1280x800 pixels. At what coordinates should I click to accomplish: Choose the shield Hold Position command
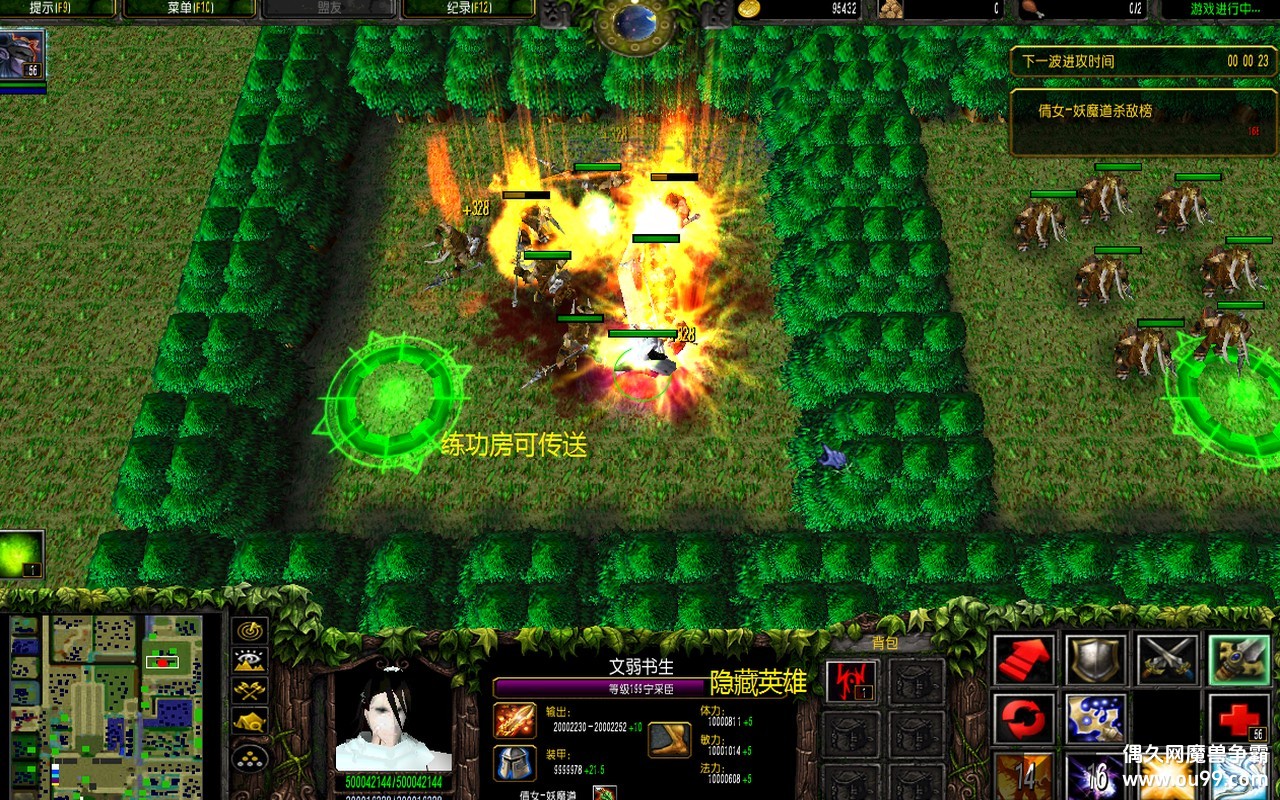[1096, 660]
